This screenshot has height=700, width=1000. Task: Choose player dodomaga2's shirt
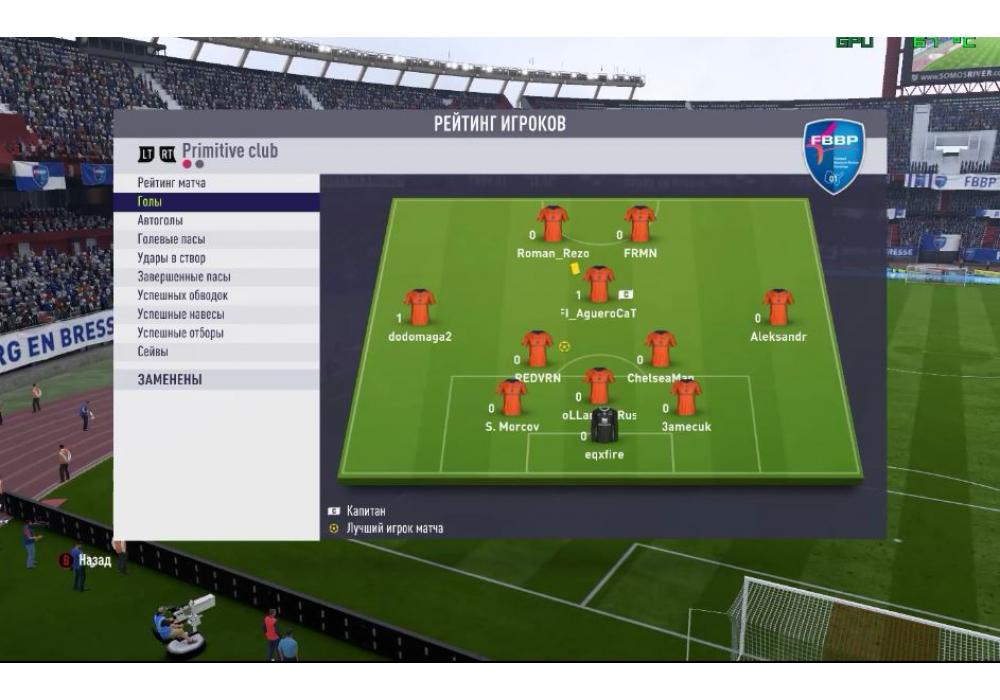pyautogui.click(x=419, y=308)
